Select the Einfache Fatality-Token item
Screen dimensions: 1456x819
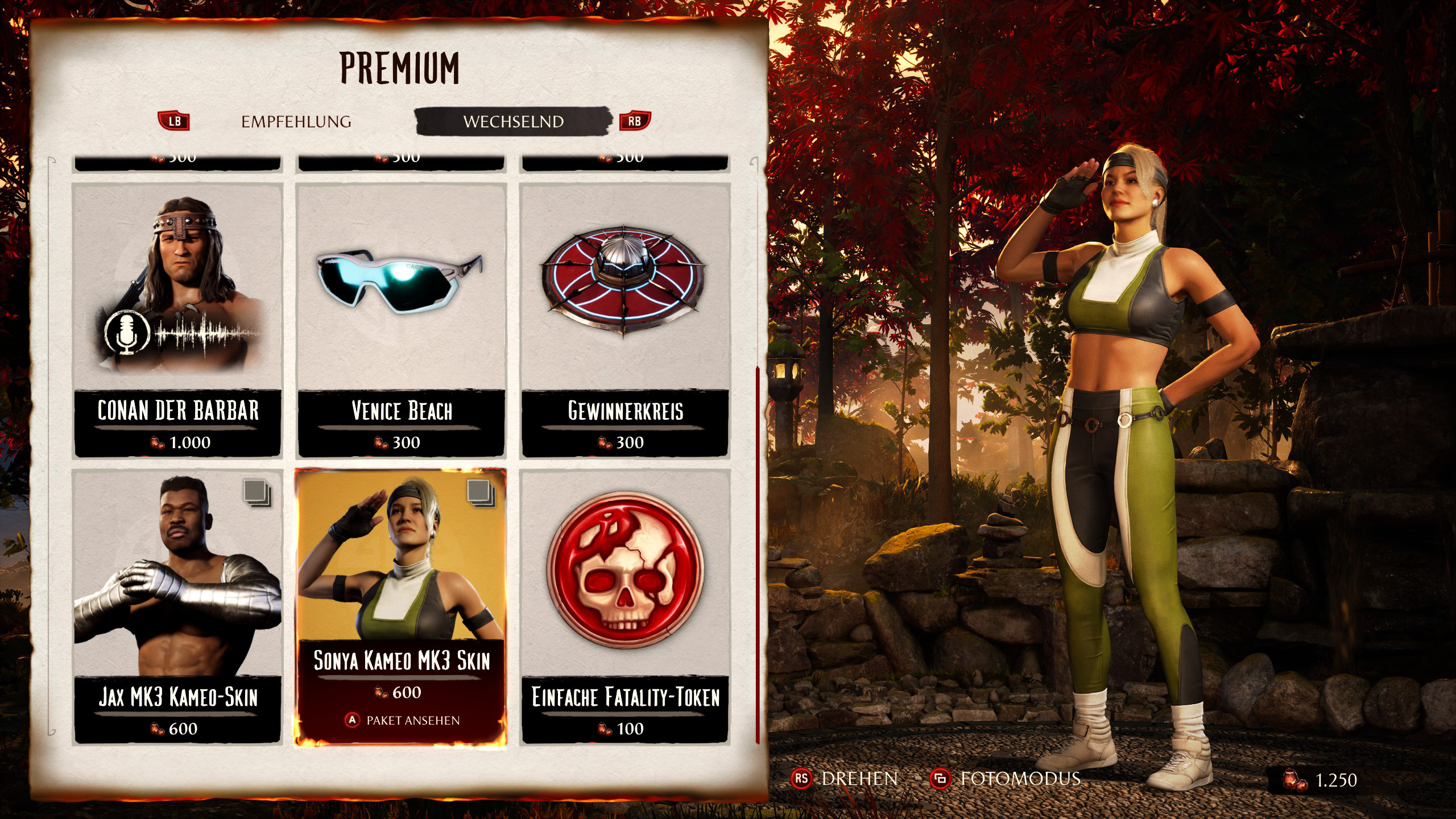tap(625, 606)
